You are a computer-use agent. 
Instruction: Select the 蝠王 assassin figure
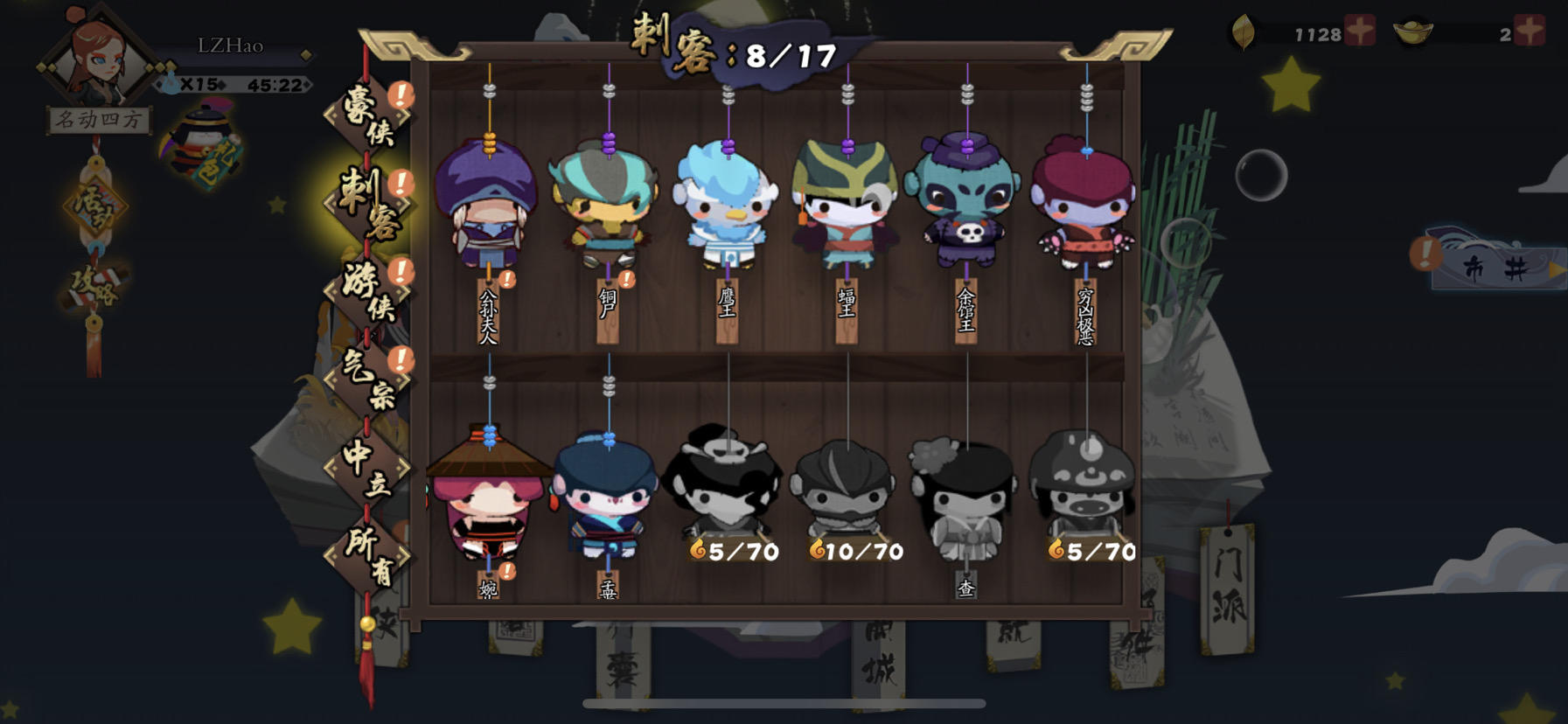844,210
